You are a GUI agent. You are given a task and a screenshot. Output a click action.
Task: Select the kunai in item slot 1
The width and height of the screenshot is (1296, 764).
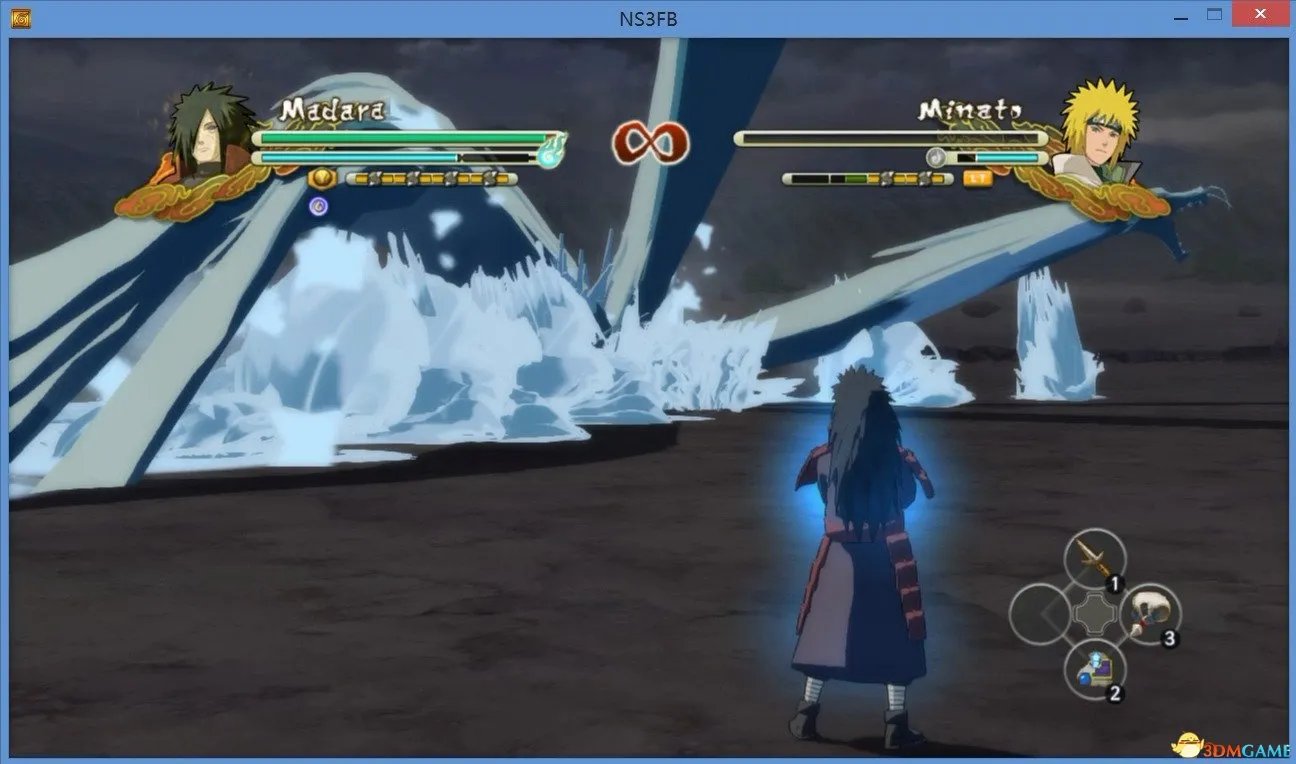click(1096, 558)
